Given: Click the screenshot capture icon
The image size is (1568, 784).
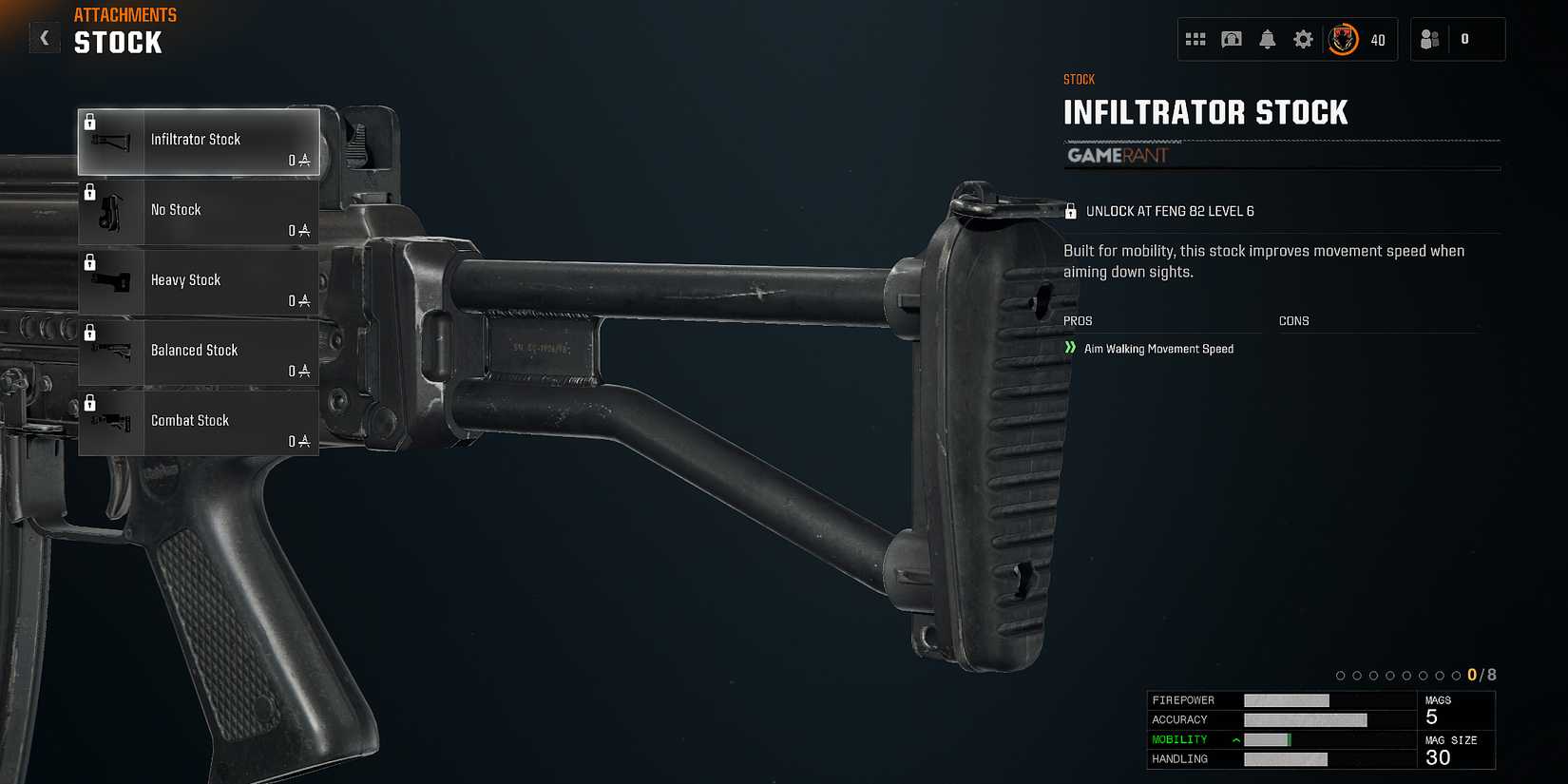Looking at the screenshot, I should pos(1232,39).
